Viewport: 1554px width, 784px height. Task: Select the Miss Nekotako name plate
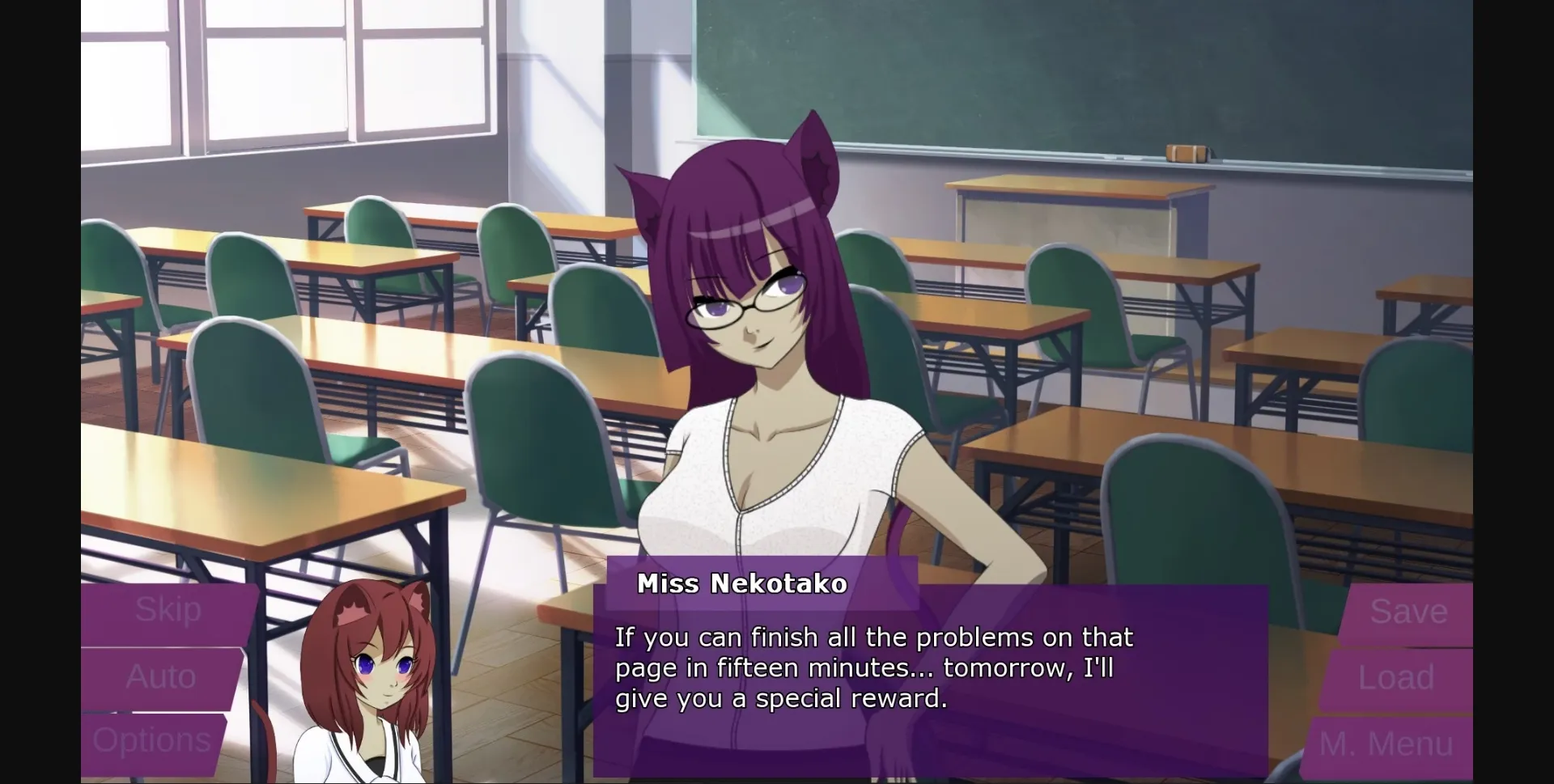pyautogui.click(x=742, y=583)
